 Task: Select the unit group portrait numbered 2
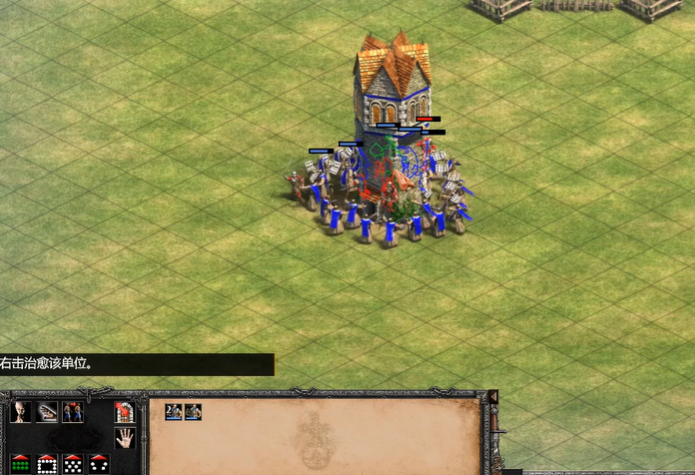[174, 411]
